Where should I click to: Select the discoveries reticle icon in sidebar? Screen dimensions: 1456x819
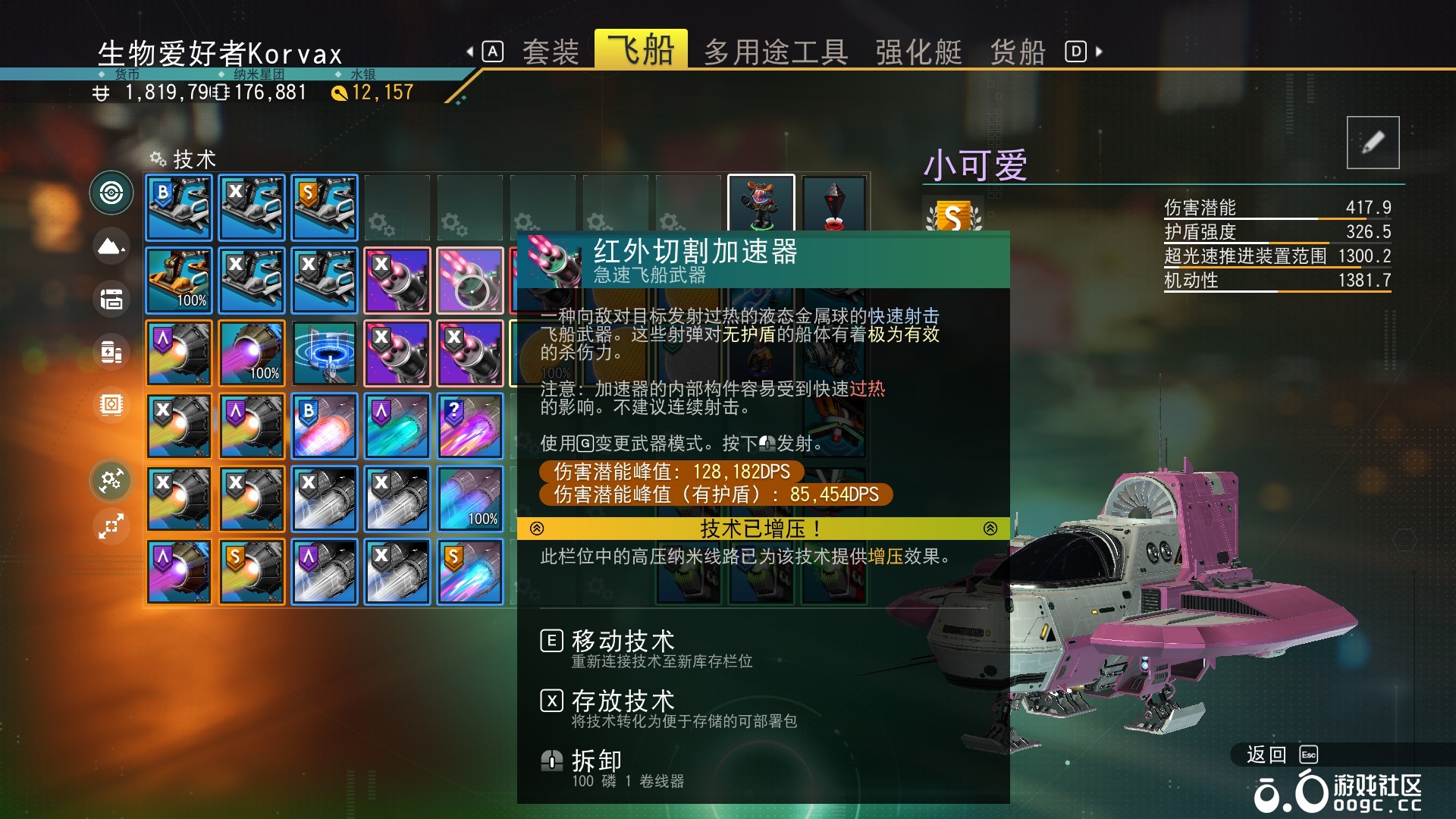pyautogui.click(x=111, y=193)
